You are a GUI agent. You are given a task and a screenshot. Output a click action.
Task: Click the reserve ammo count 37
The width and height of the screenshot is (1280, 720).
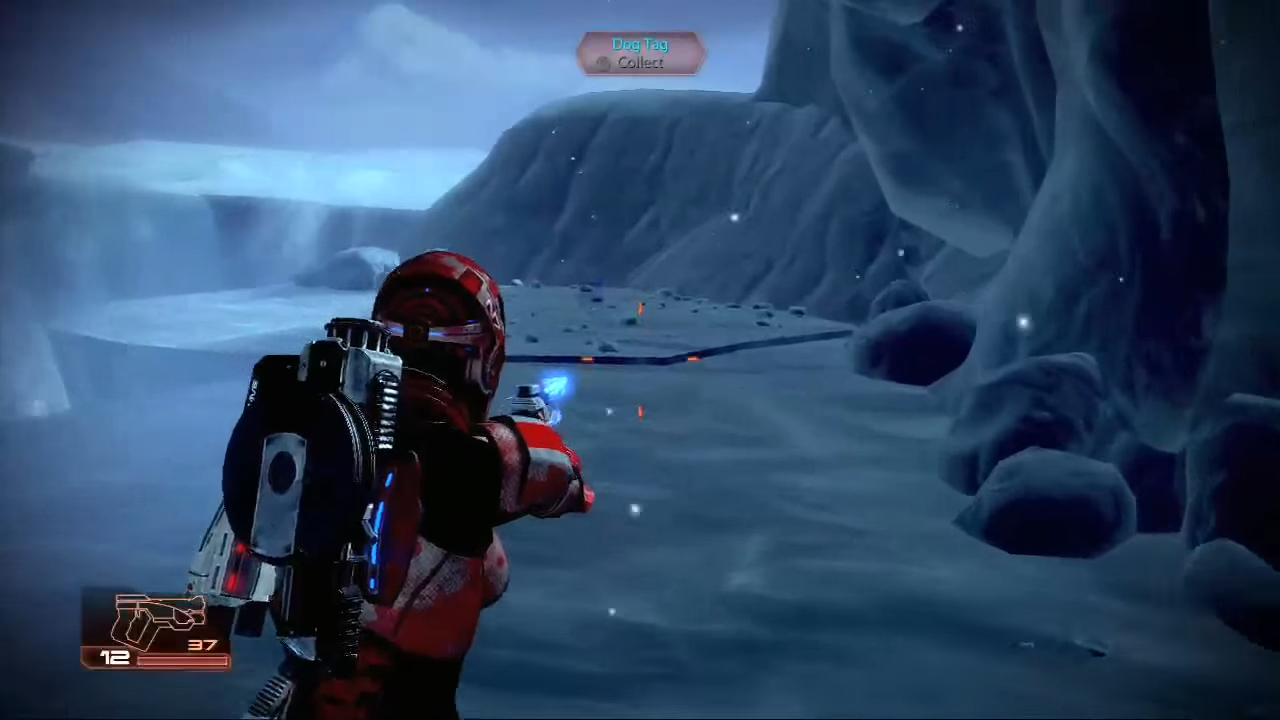coord(202,644)
